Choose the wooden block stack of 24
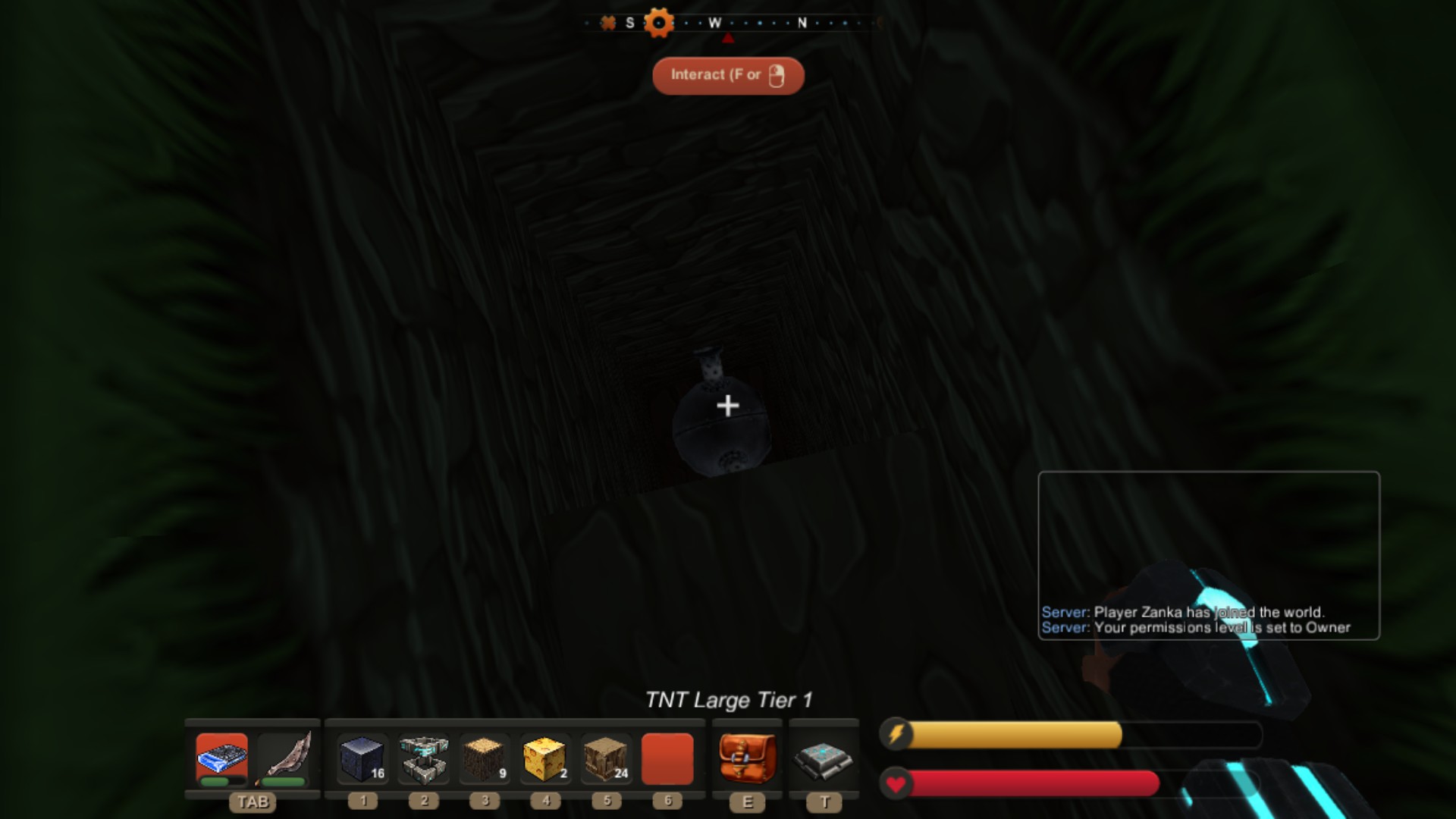Image resolution: width=1456 pixels, height=819 pixels. click(606, 758)
